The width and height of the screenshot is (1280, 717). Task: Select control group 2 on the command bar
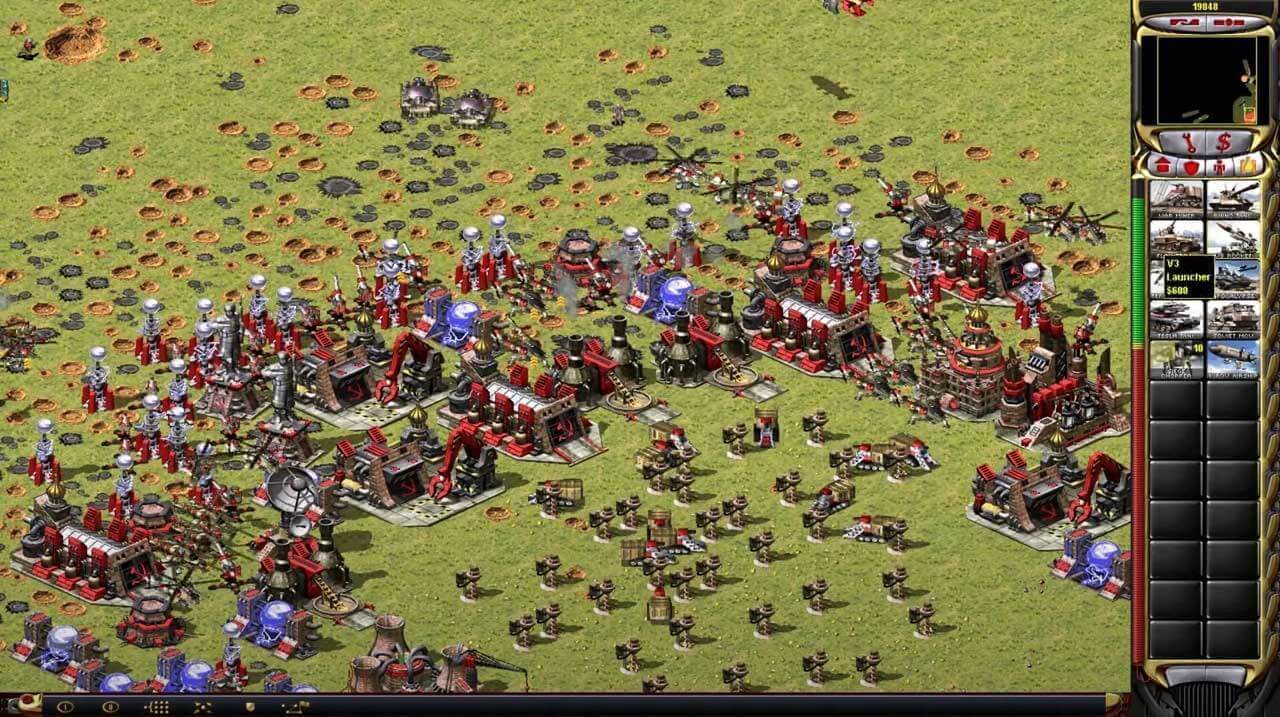point(110,707)
